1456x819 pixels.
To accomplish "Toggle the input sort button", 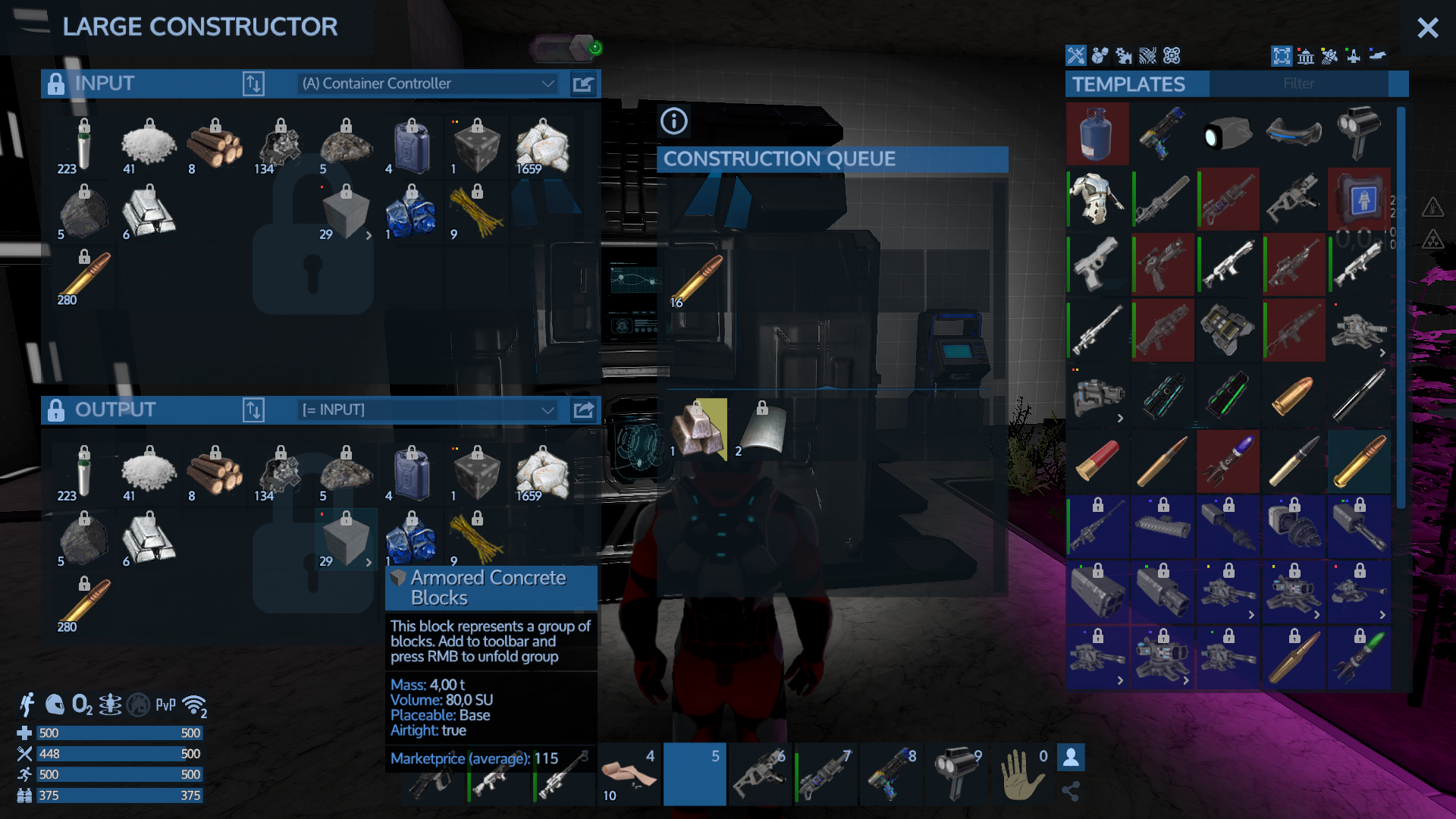I will click(253, 83).
